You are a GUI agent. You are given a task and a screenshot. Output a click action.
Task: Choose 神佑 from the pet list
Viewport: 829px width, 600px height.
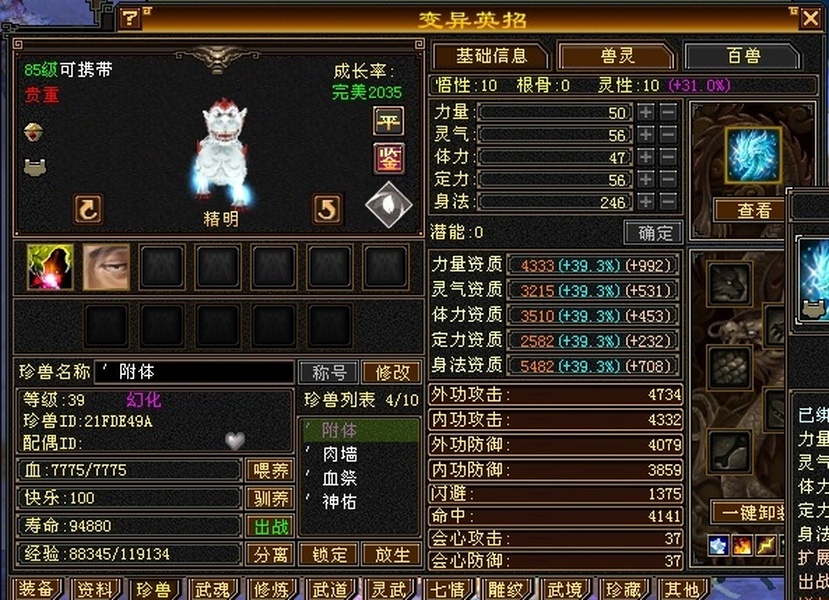340,501
